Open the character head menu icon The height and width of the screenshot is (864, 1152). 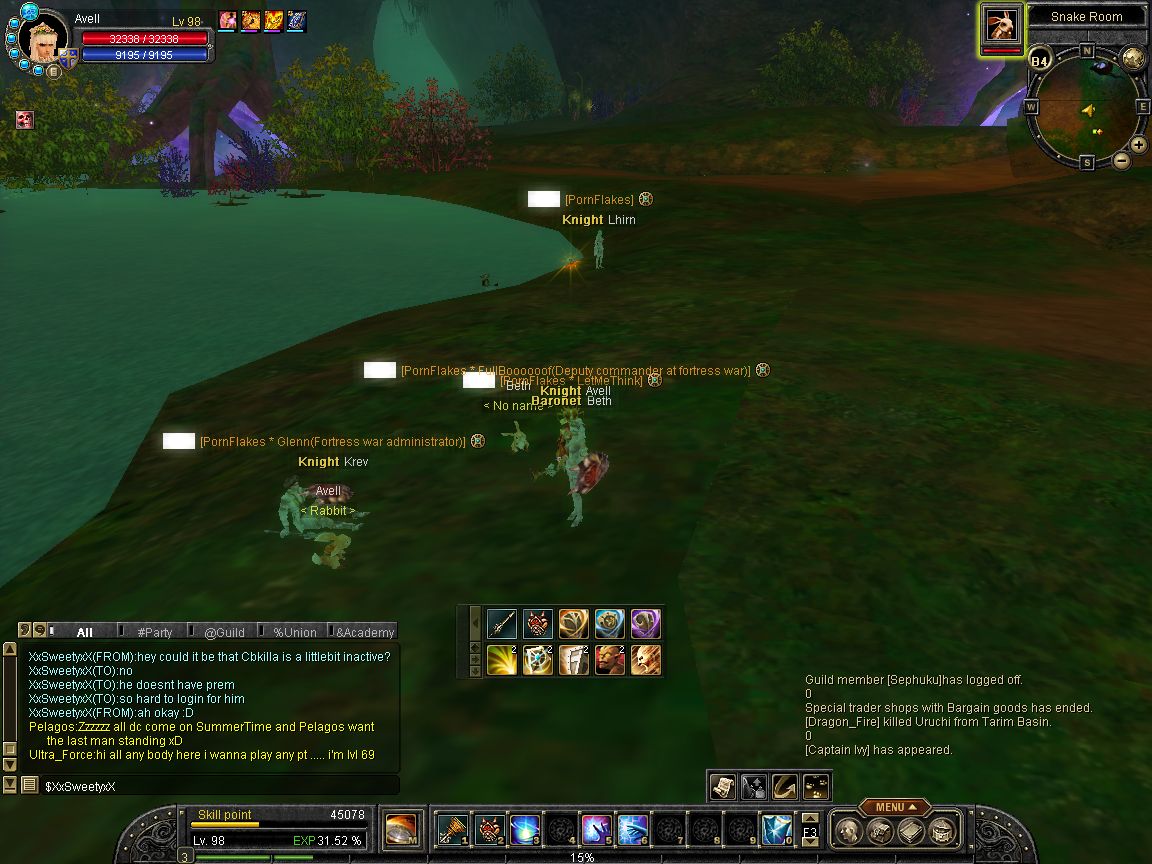click(x=848, y=831)
